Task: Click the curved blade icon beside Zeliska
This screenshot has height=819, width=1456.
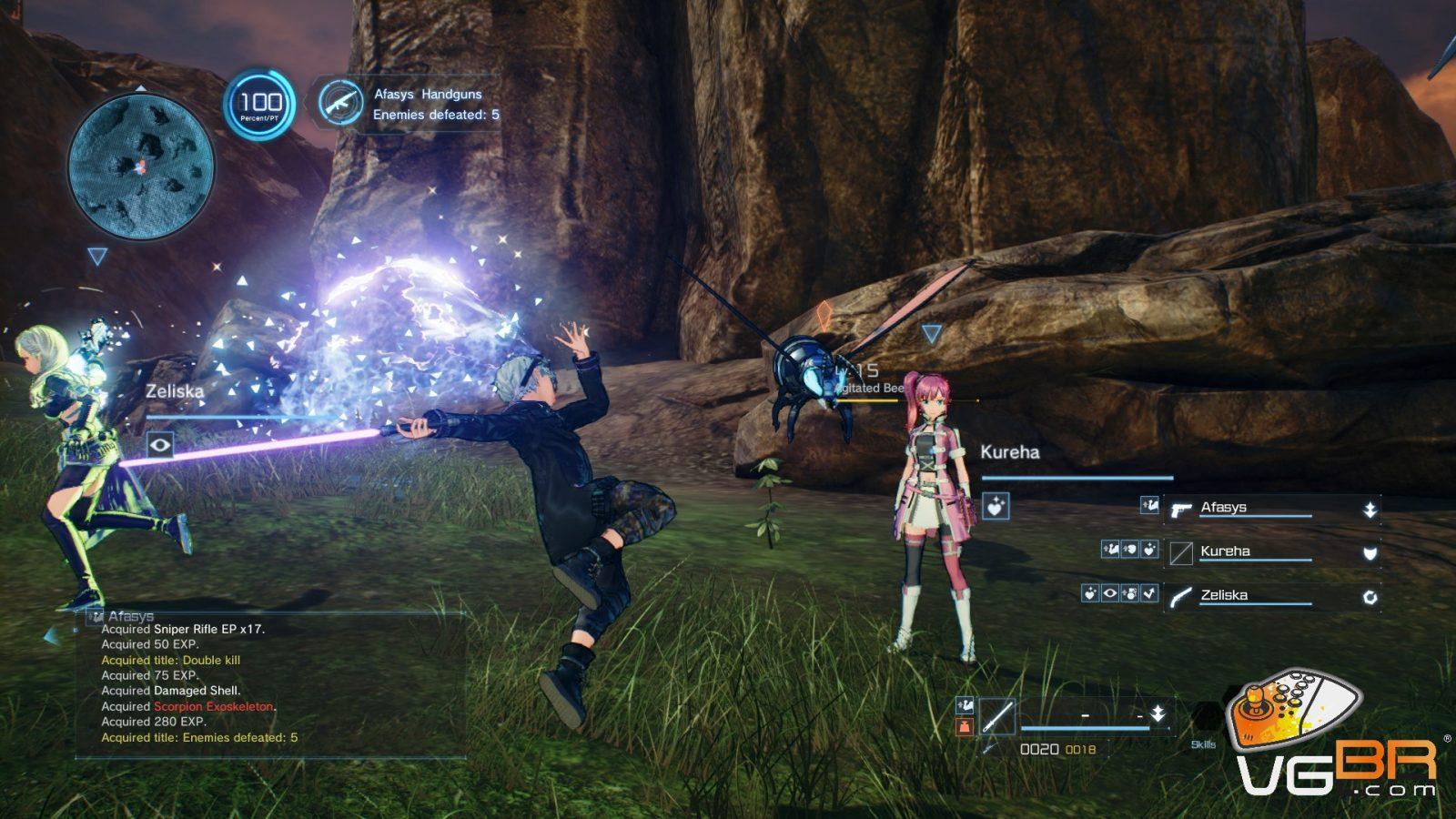Action: (x=1180, y=597)
